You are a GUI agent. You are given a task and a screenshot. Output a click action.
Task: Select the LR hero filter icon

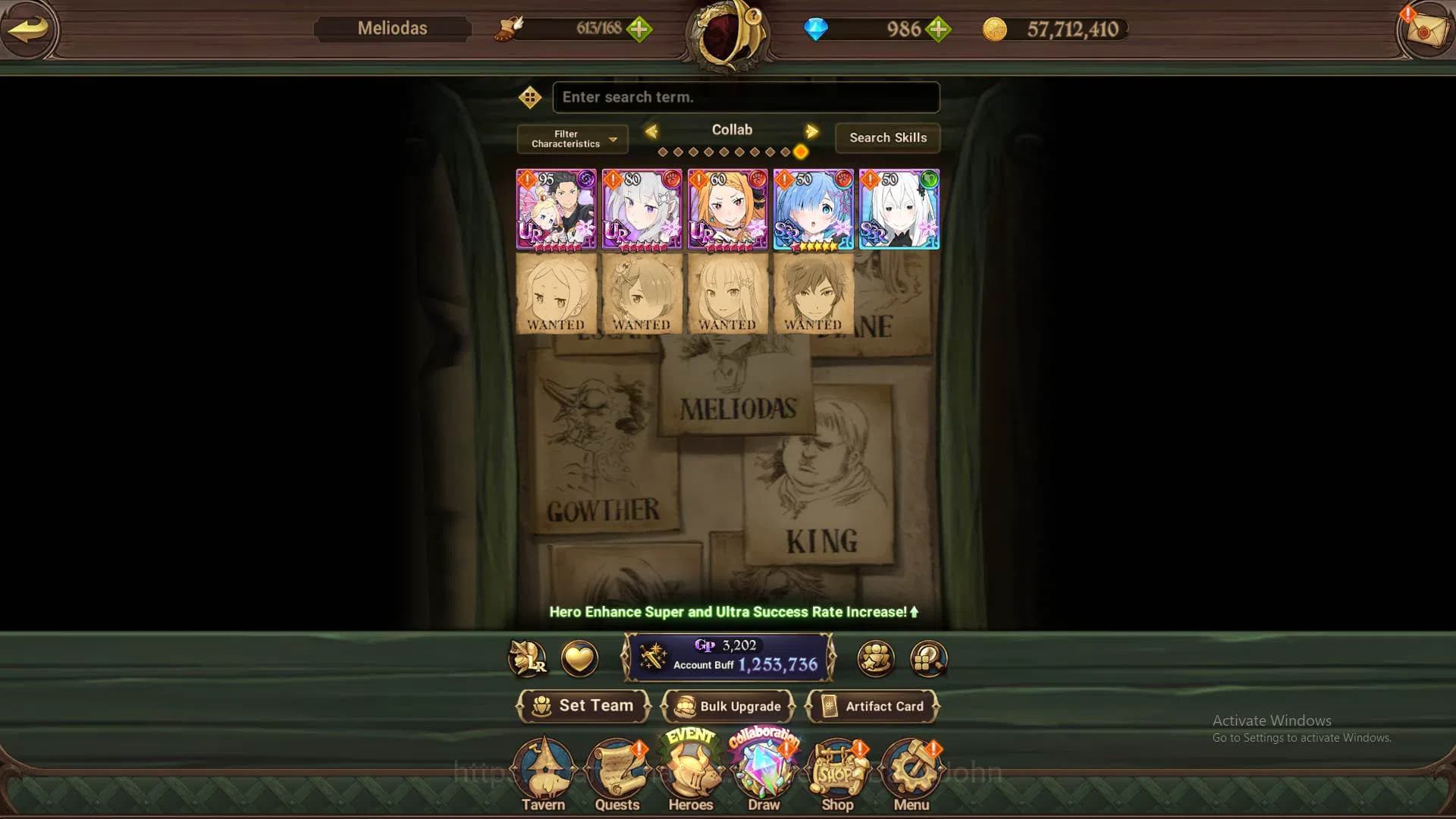529,658
